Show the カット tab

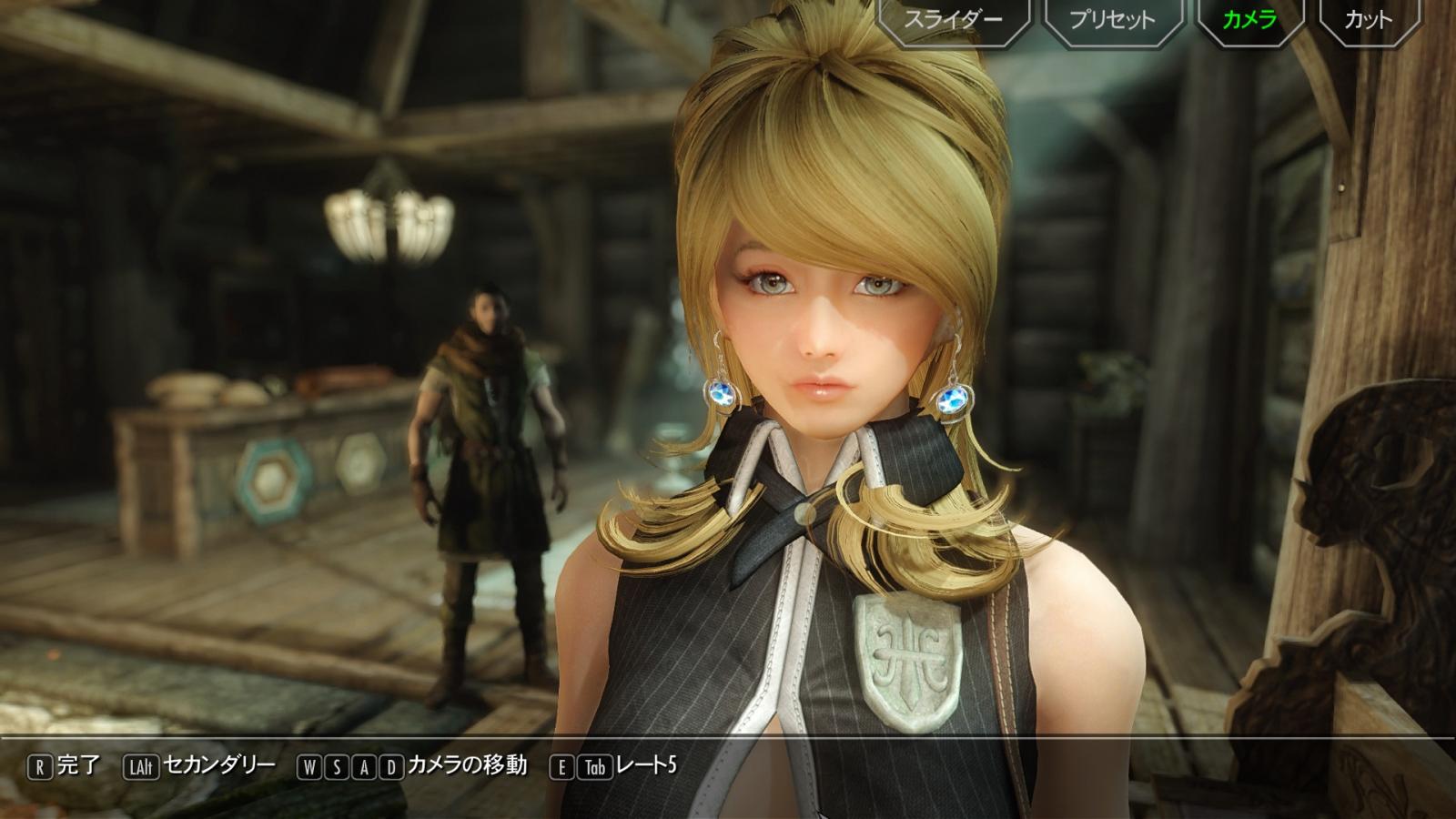1368,20
